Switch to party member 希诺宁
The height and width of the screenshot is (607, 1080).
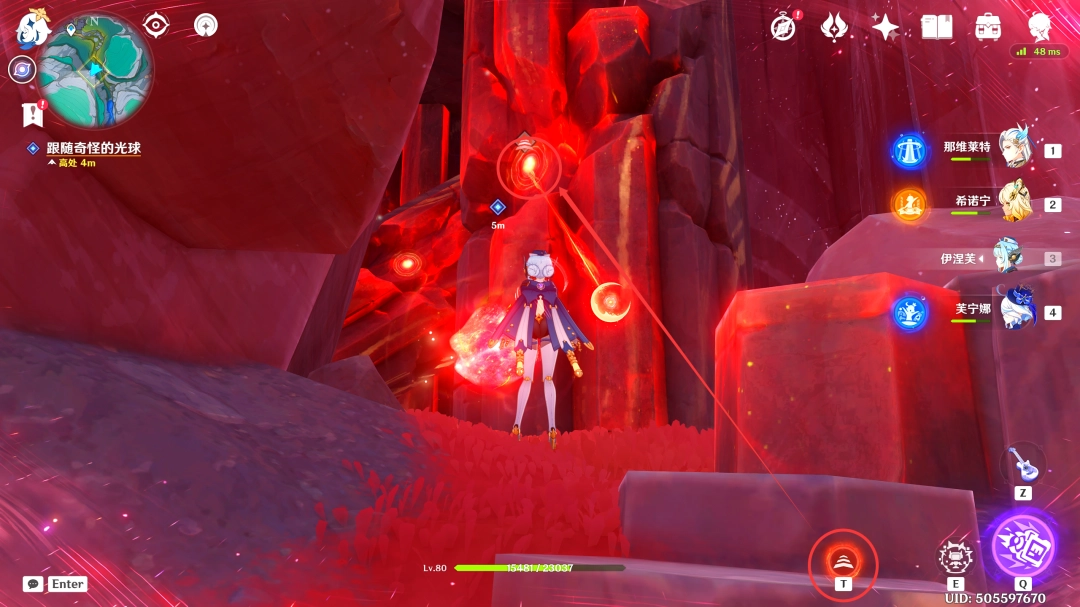[1016, 203]
